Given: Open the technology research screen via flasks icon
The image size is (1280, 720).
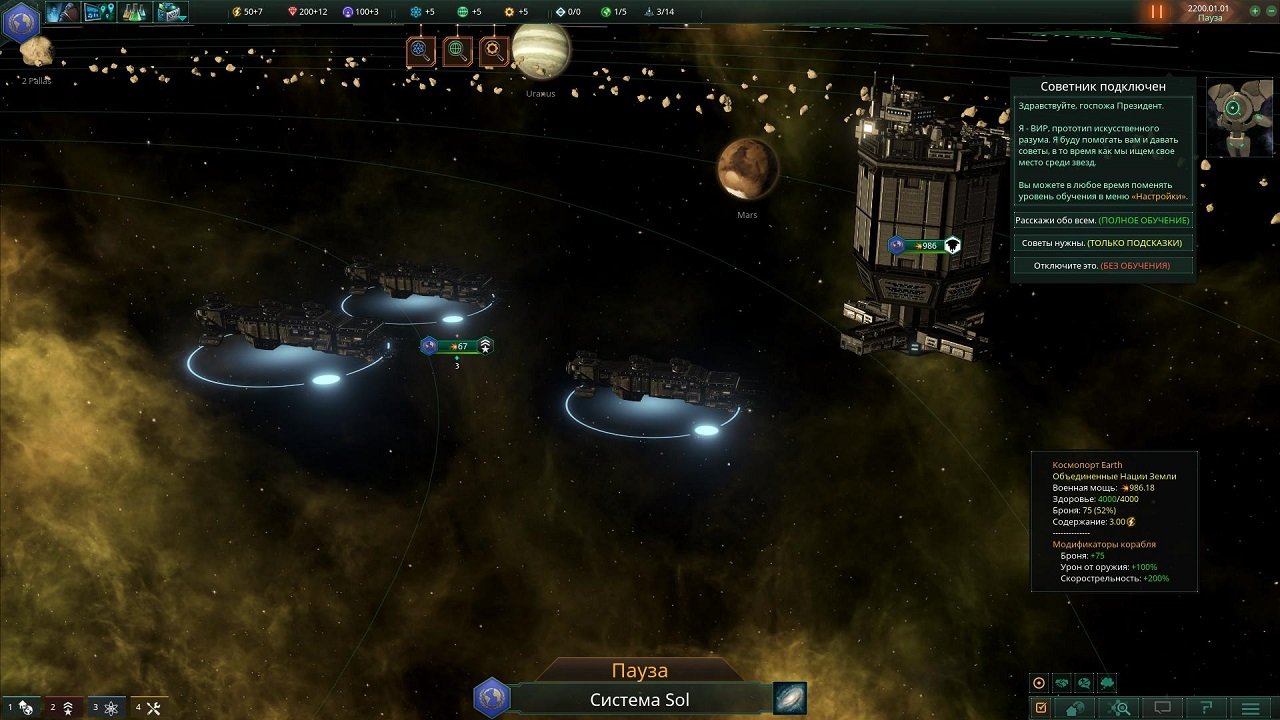Looking at the screenshot, I should coord(133,13).
